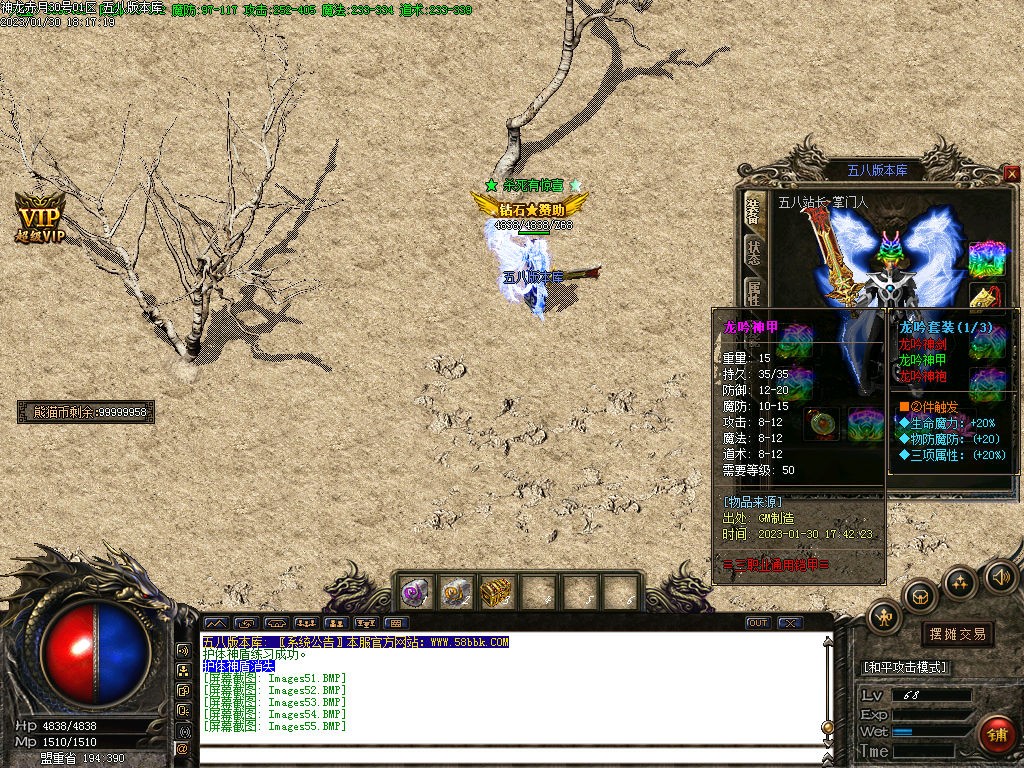The width and height of the screenshot is (1024, 768).
Task: Open the 超级VIP menu
Action: pyautogui.click(x=40, y=219)
